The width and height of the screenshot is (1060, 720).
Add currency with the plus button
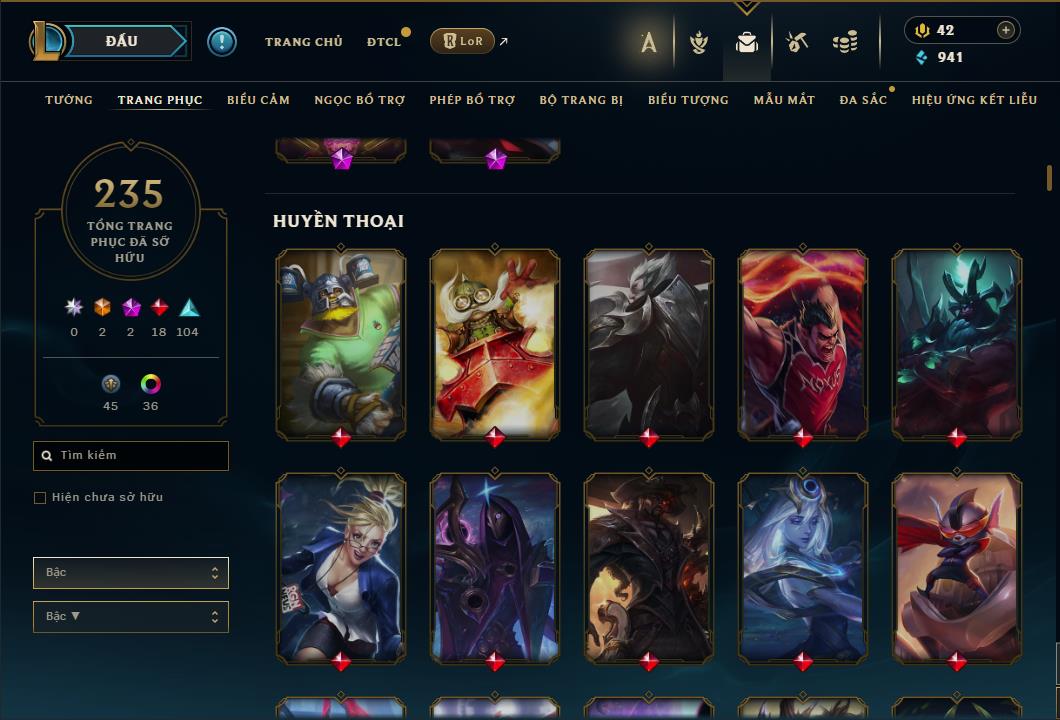[1006, 30]
